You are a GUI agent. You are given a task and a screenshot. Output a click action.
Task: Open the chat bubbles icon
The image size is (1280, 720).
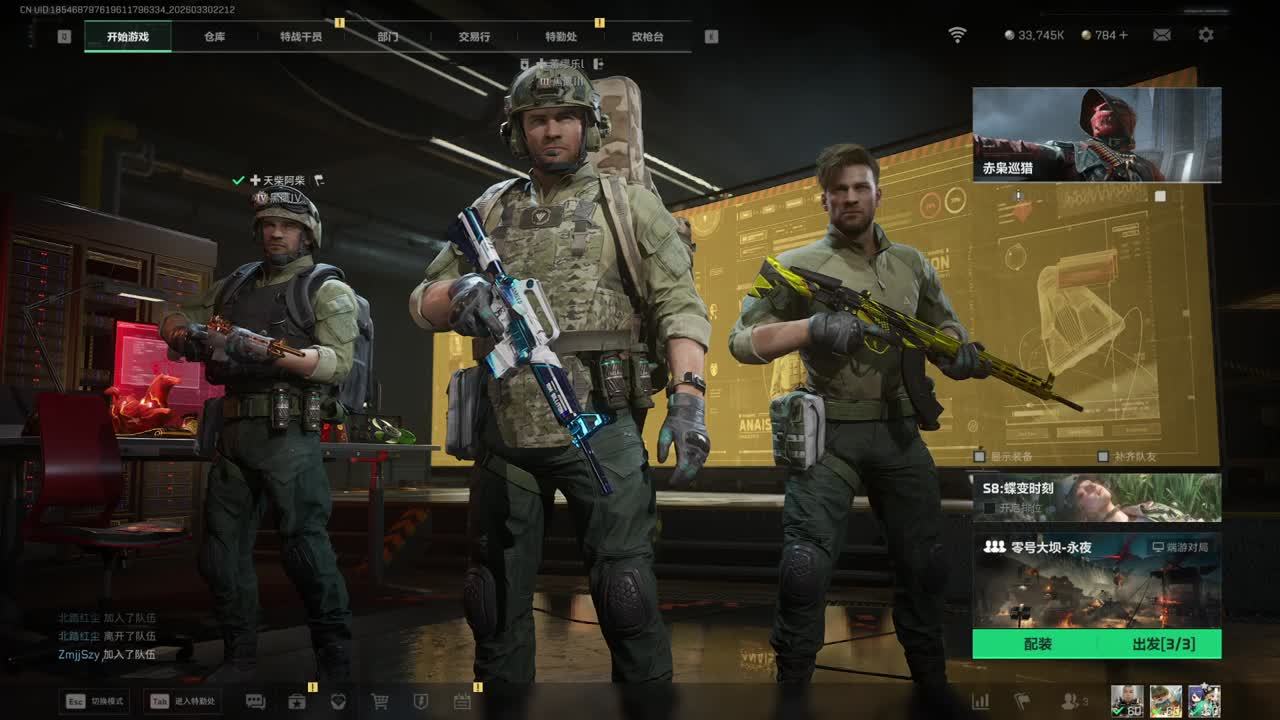pyautogui.click(x=255, y=701)
